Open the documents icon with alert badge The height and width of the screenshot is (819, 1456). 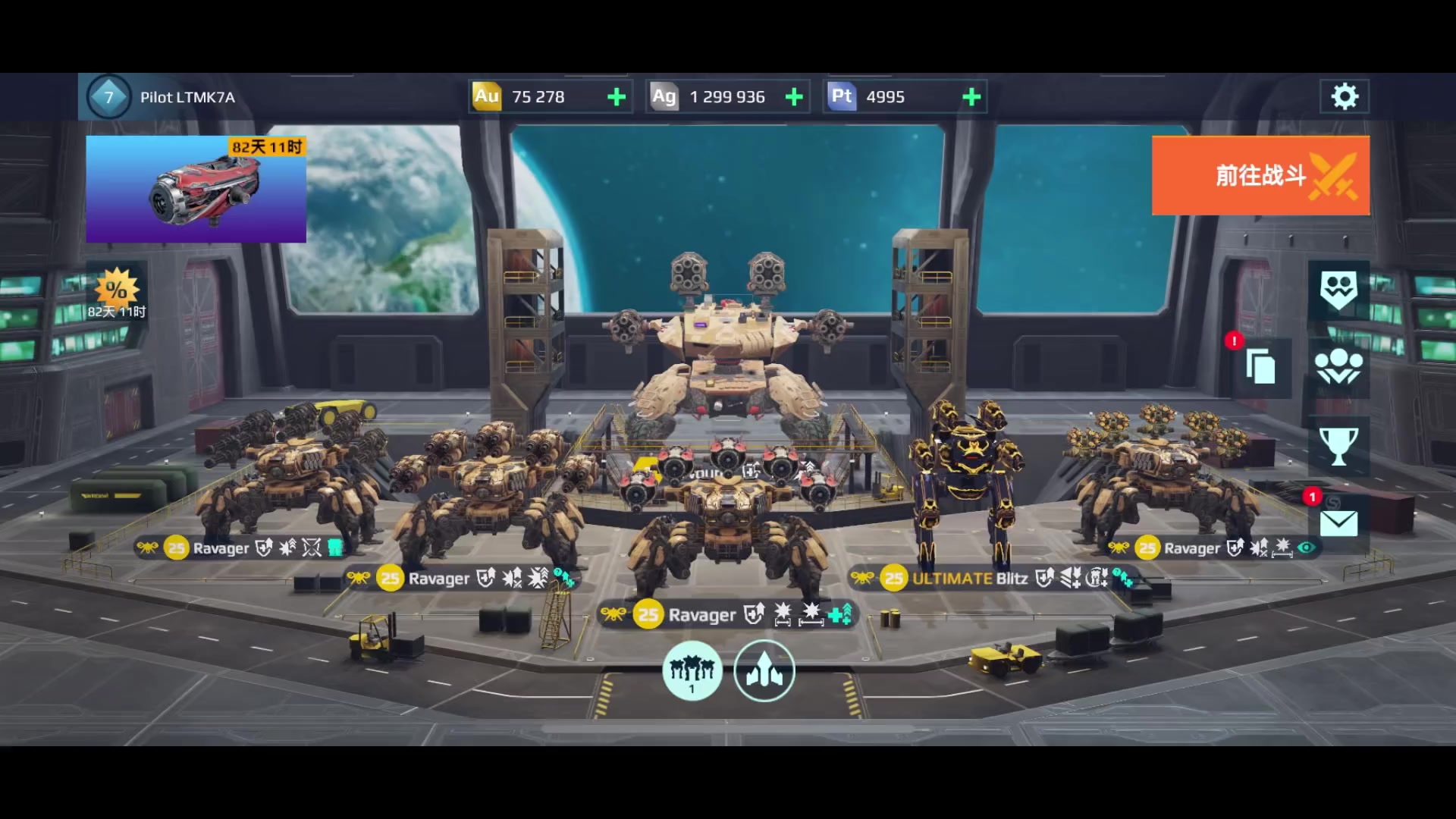coord(1260,368)
